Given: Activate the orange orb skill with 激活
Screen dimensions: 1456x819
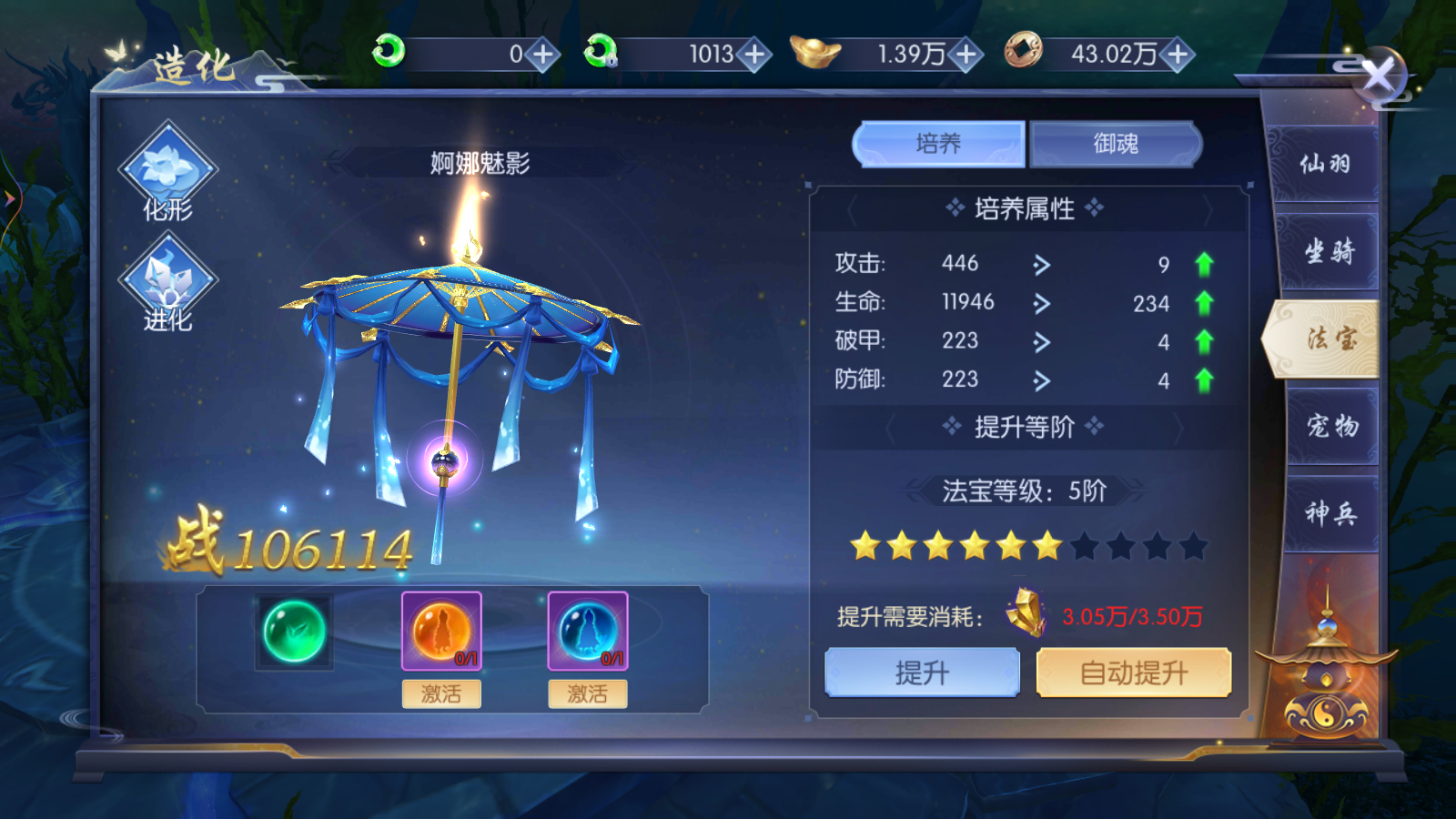Looking at the screenshot, I should pyautogui.click(x=441, y=694).
